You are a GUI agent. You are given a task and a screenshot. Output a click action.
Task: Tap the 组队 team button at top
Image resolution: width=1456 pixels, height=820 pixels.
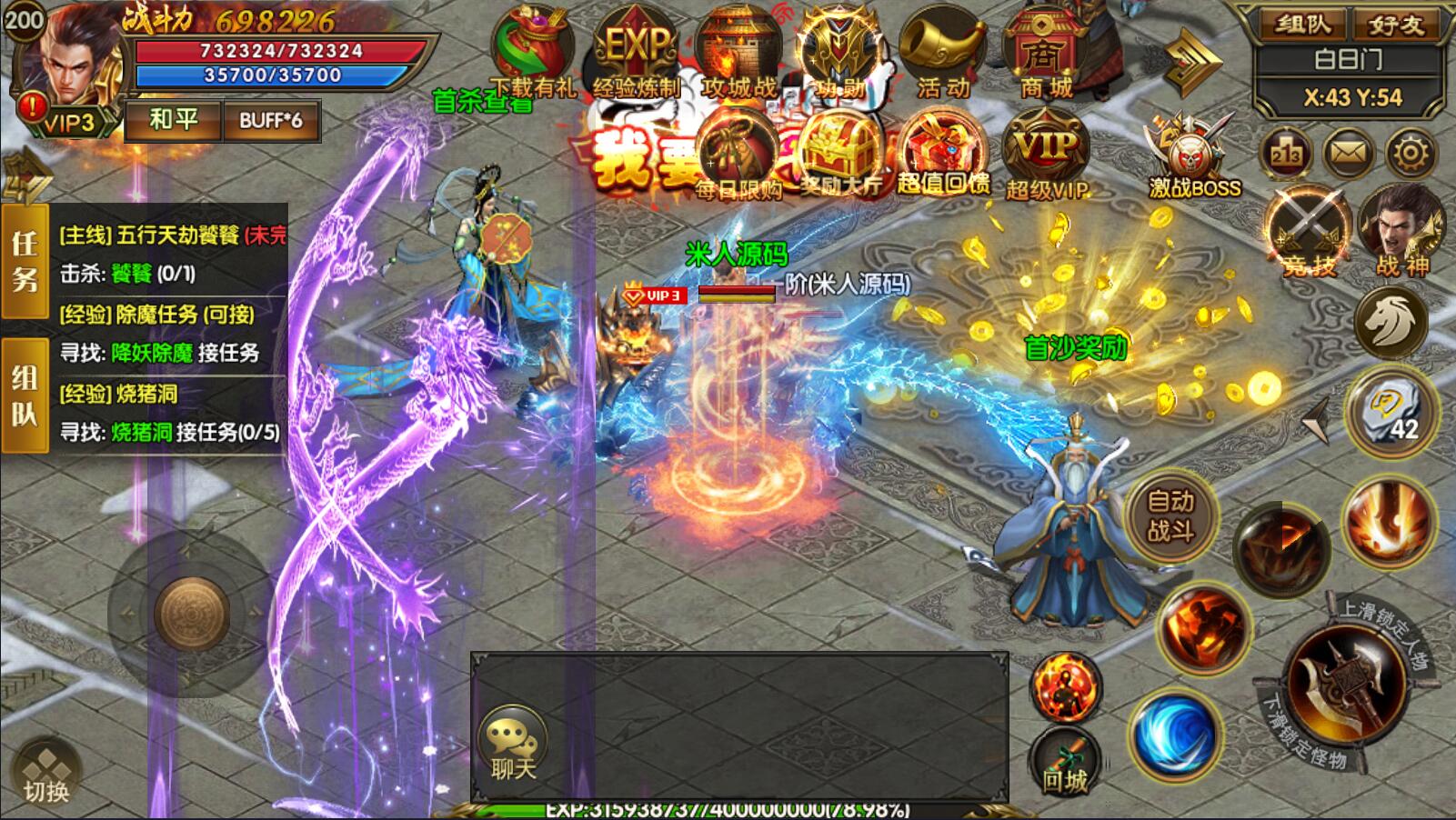tap(1302, 25)
